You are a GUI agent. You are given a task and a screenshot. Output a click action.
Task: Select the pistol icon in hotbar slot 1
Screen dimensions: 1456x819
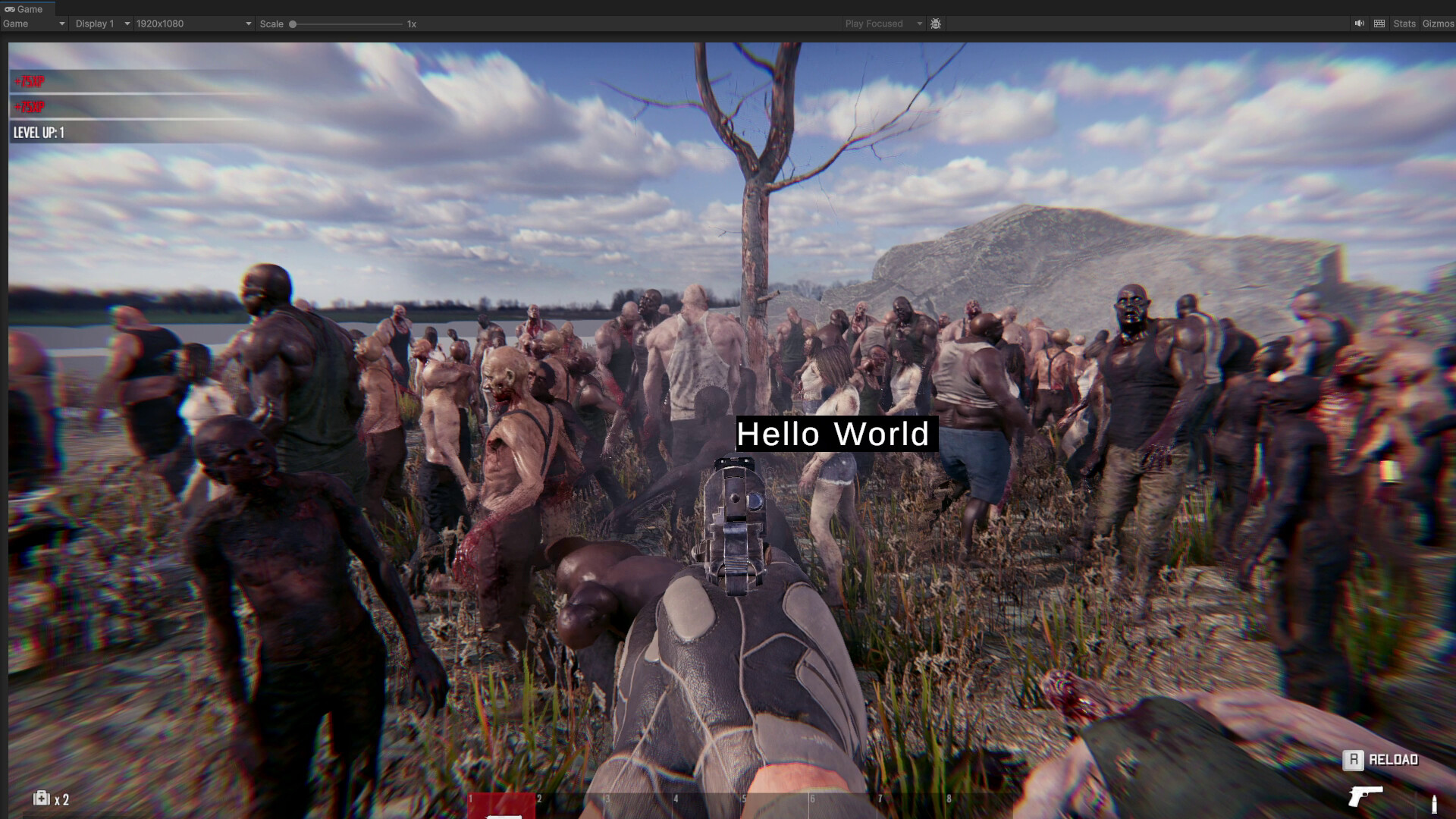tap(500, 805)
